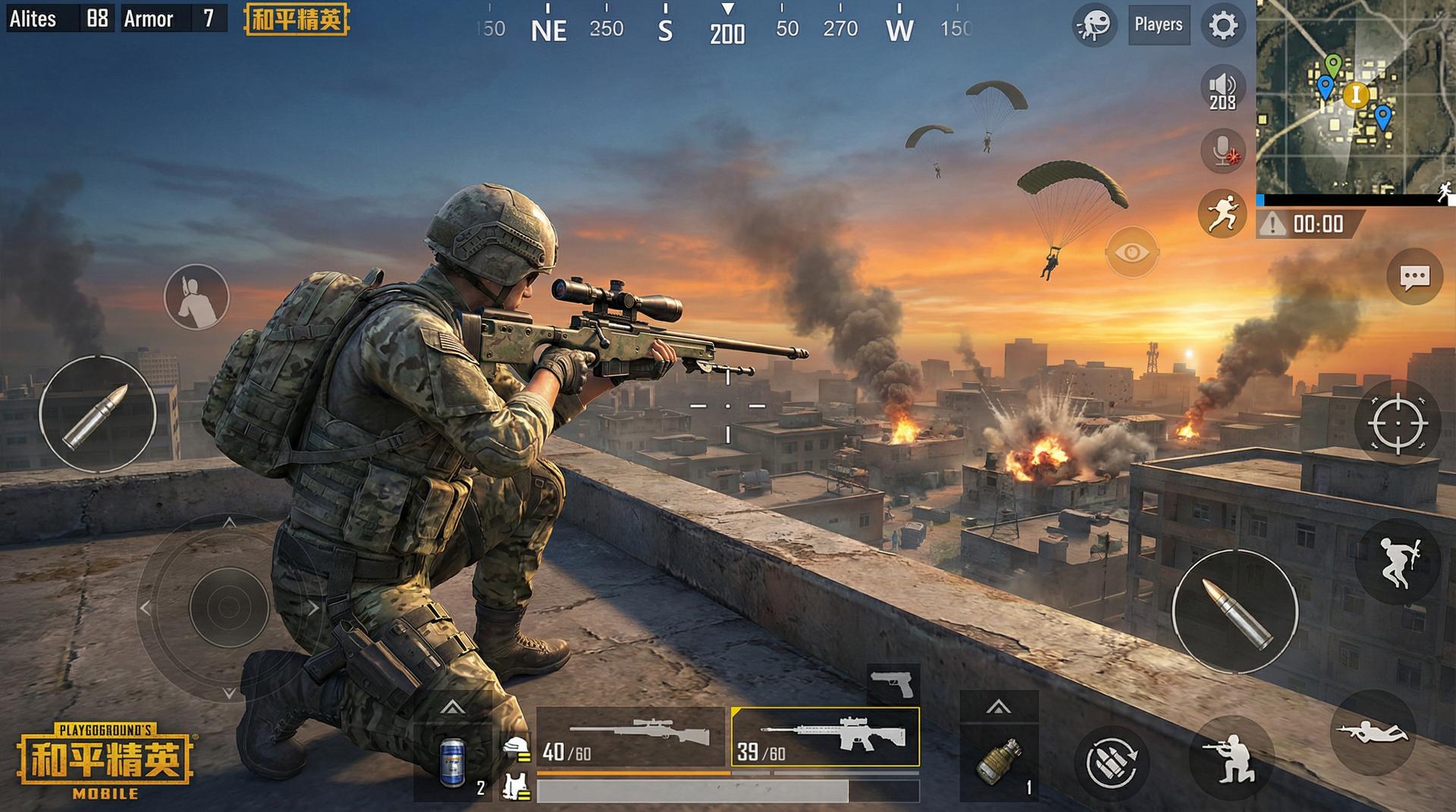Fire with the left bullet button
1456x812 pixels.
96,415
